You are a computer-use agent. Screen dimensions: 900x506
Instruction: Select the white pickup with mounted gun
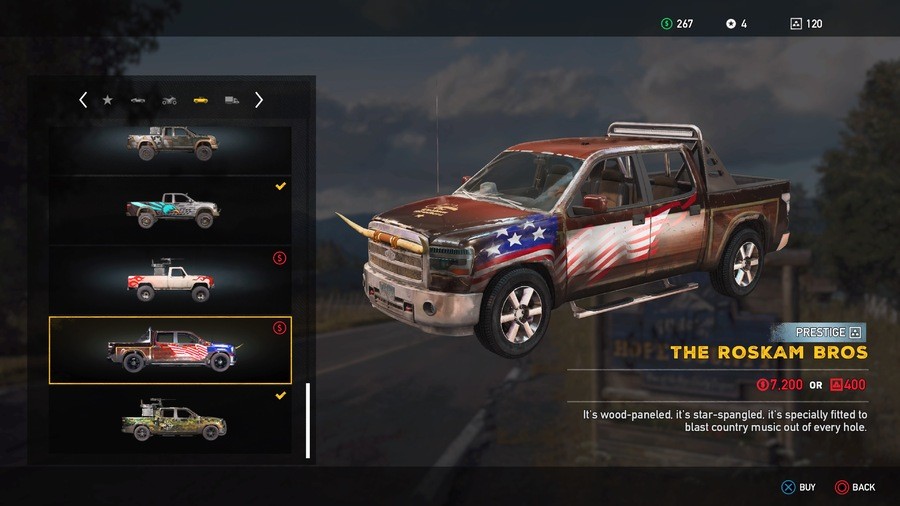[x=171, y=280]
